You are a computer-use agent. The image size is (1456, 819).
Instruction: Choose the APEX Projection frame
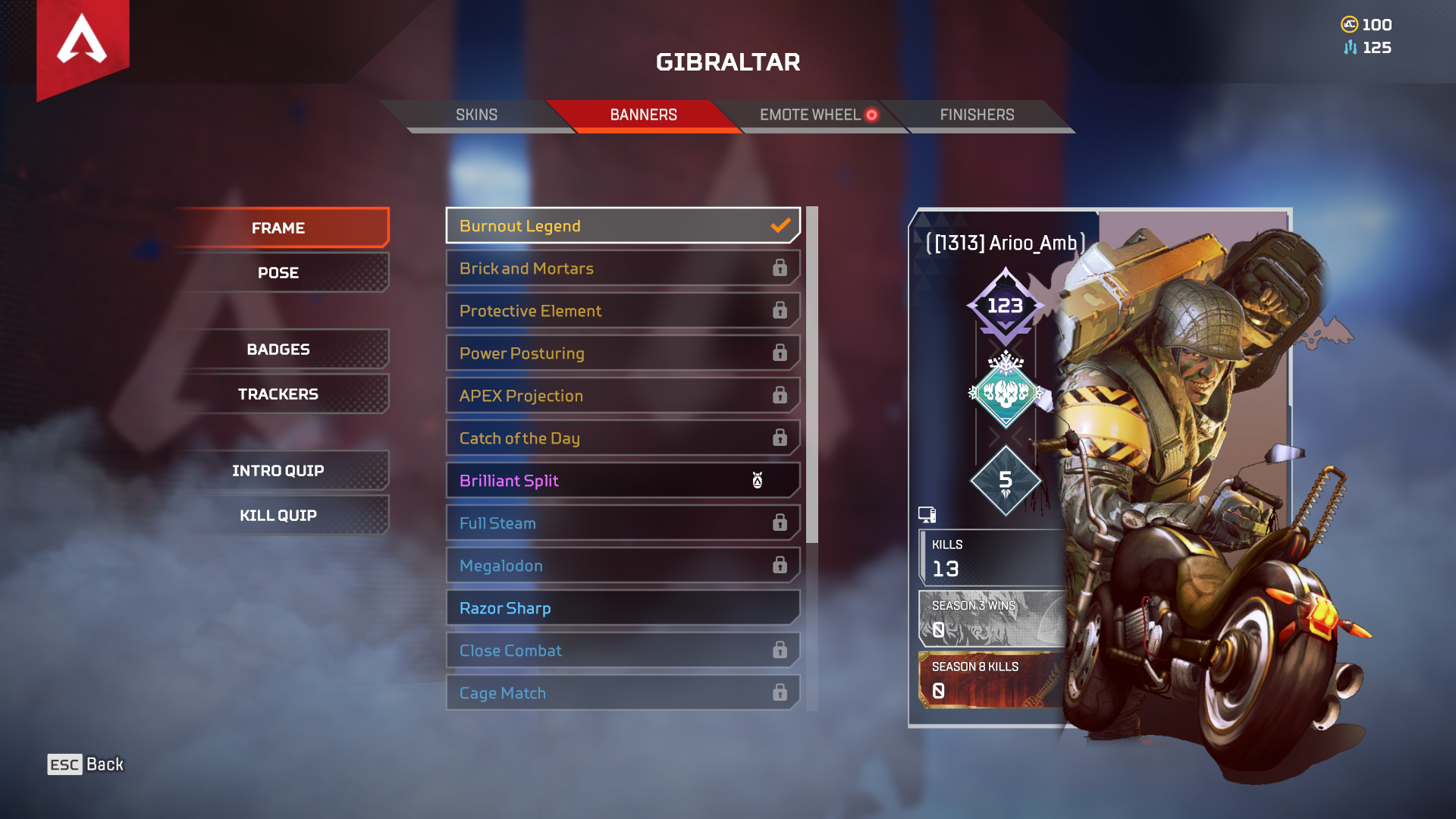coord(622,396)
